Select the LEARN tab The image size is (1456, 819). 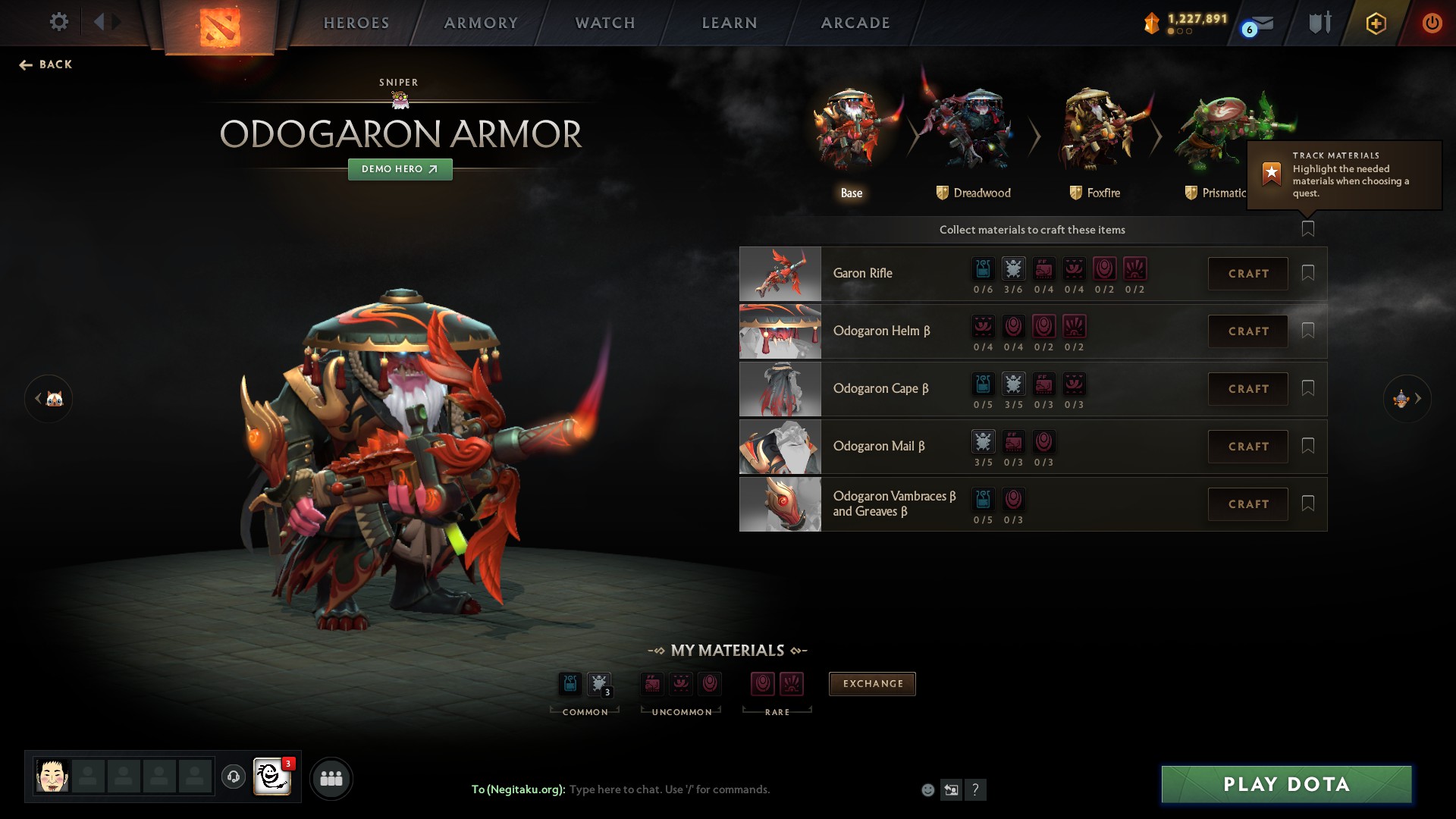point(730,23)
